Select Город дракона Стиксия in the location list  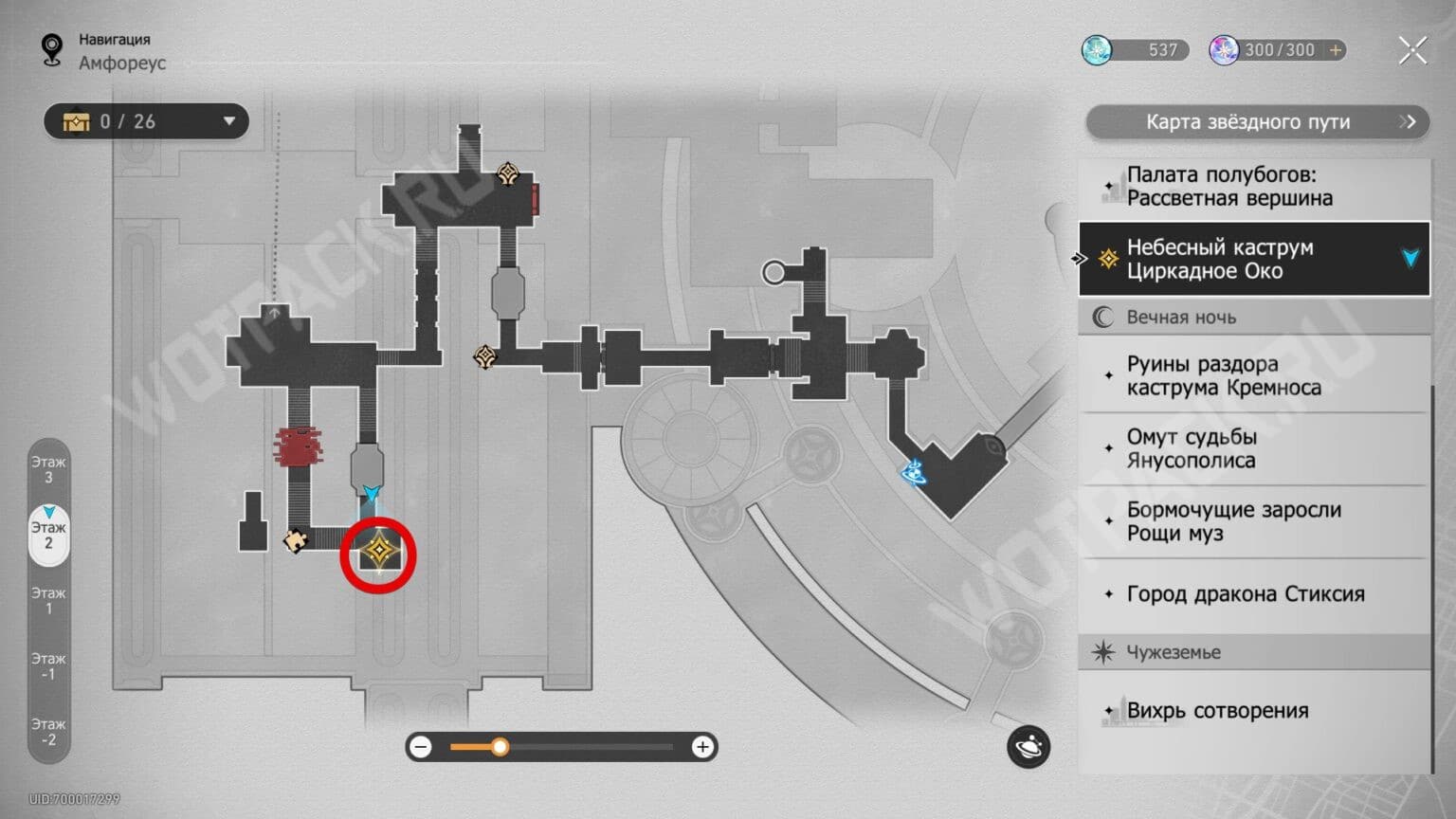click(x=1245, y=594)
